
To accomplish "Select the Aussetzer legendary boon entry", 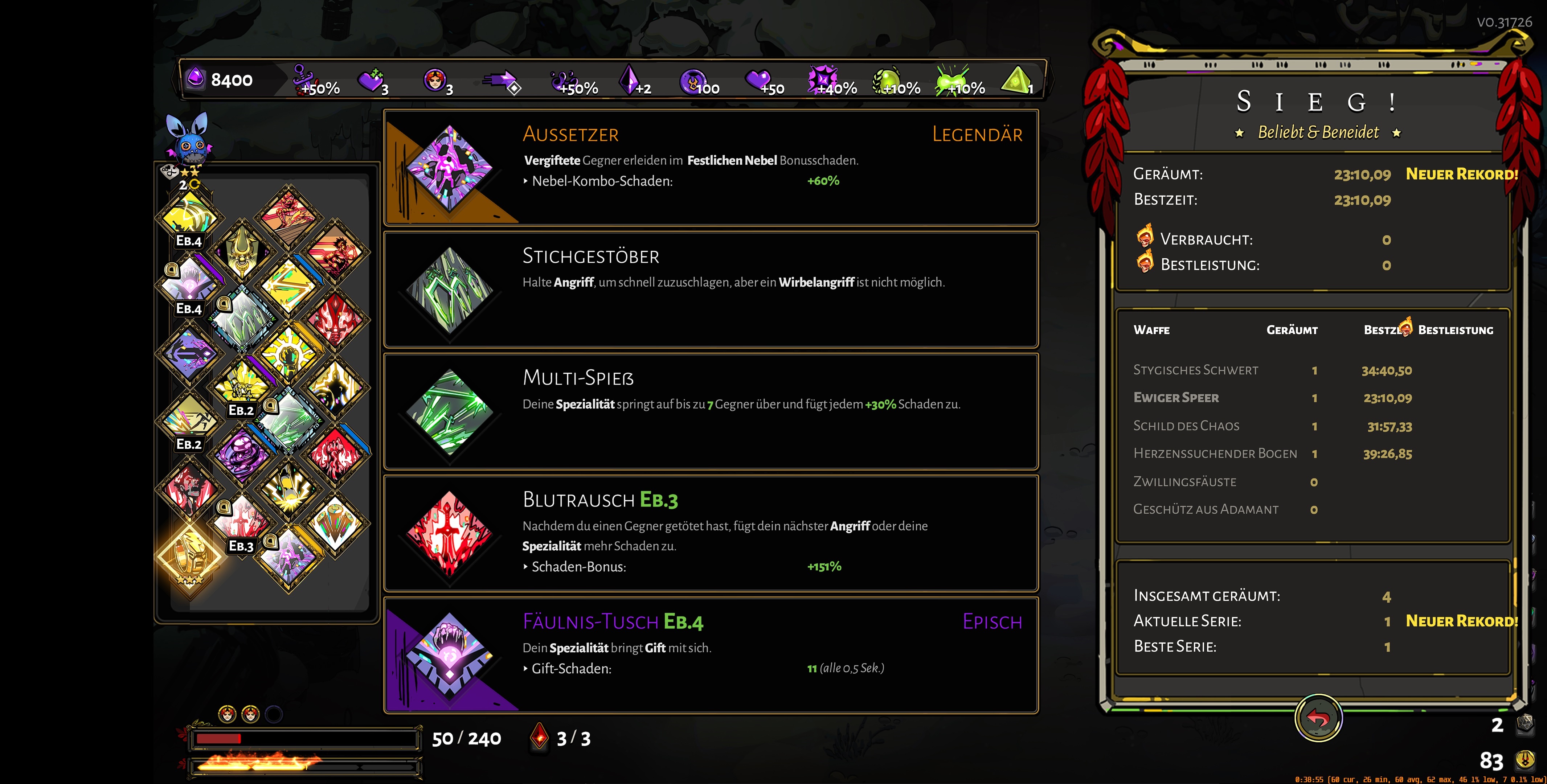I will (x=711, y=168).
